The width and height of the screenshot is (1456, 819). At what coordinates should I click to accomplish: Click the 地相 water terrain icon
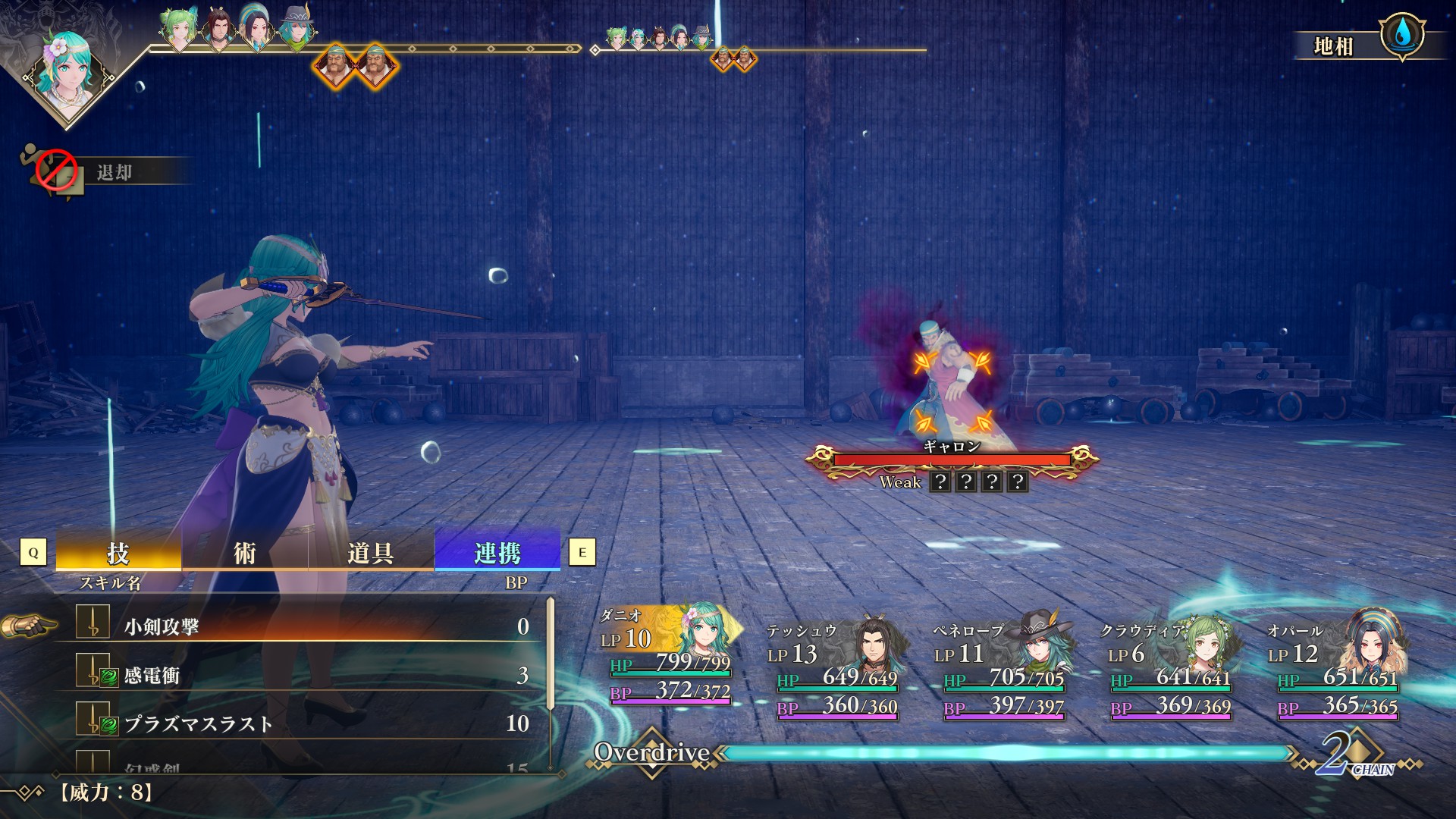click(1401, 35)
